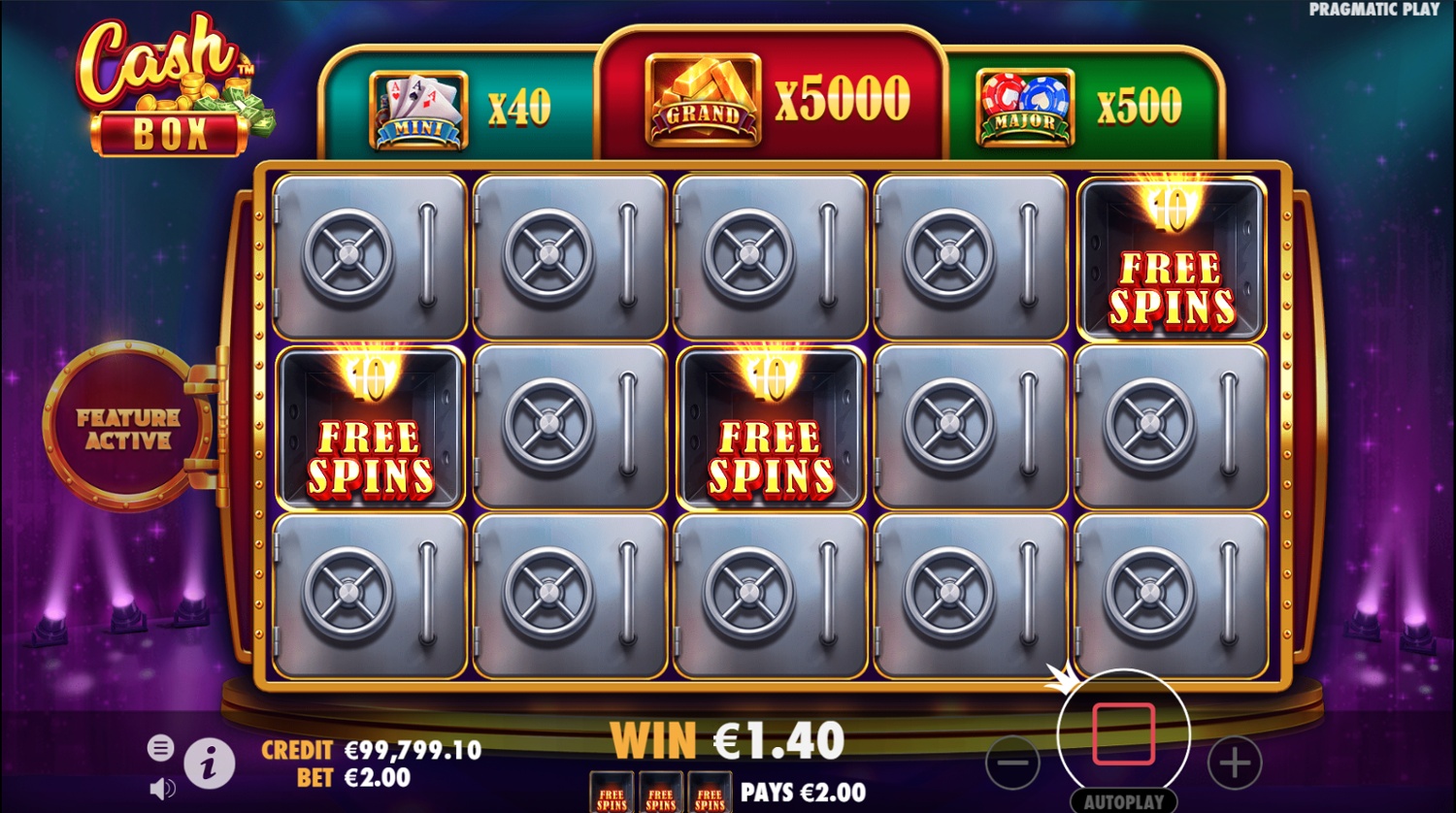
Task: Toggle the sound speaker icon
Action: [x=162, y=787]
